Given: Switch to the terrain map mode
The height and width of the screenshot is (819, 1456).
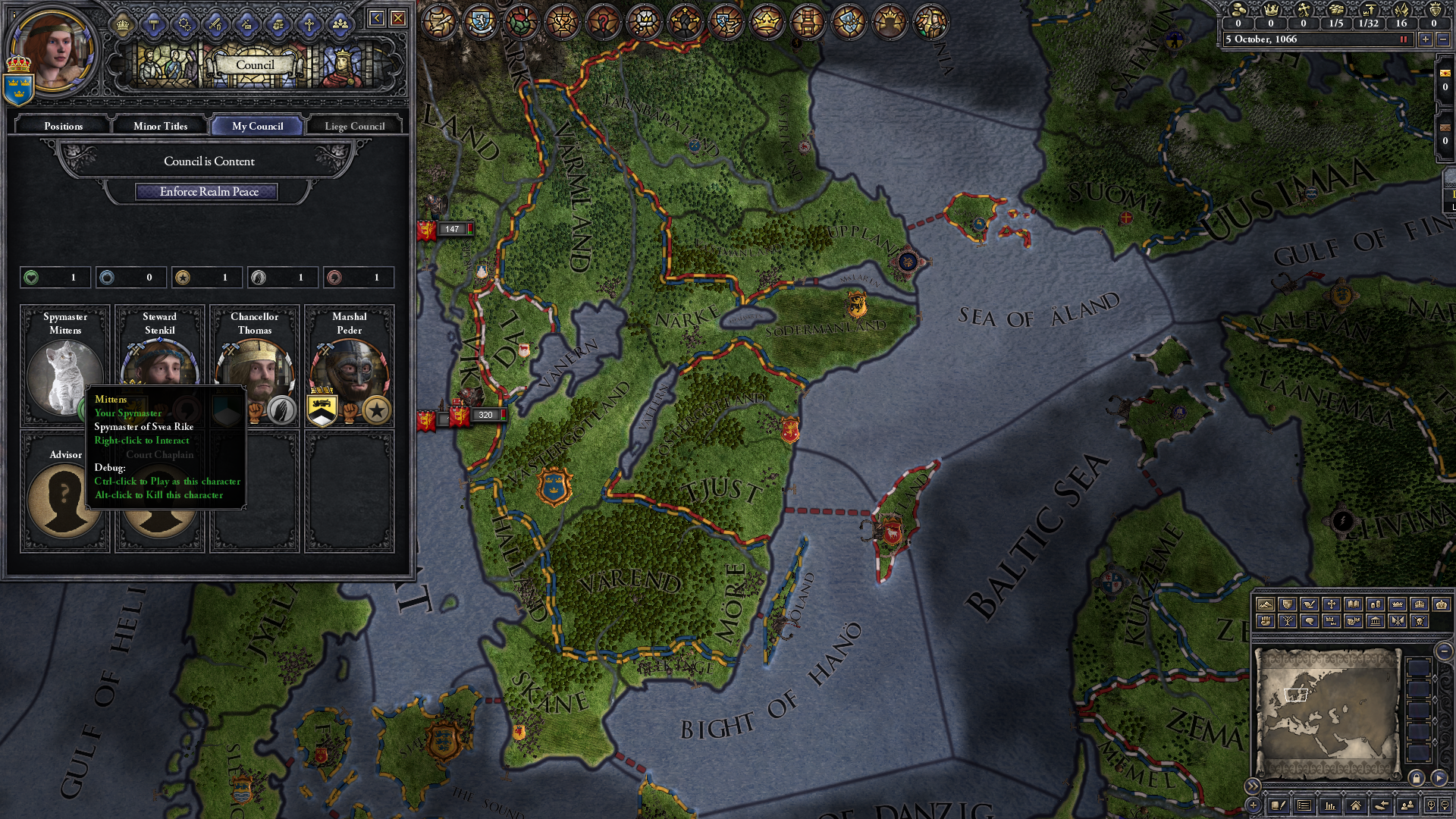Looking at the screenshot, I should [x=1265, y=604].
